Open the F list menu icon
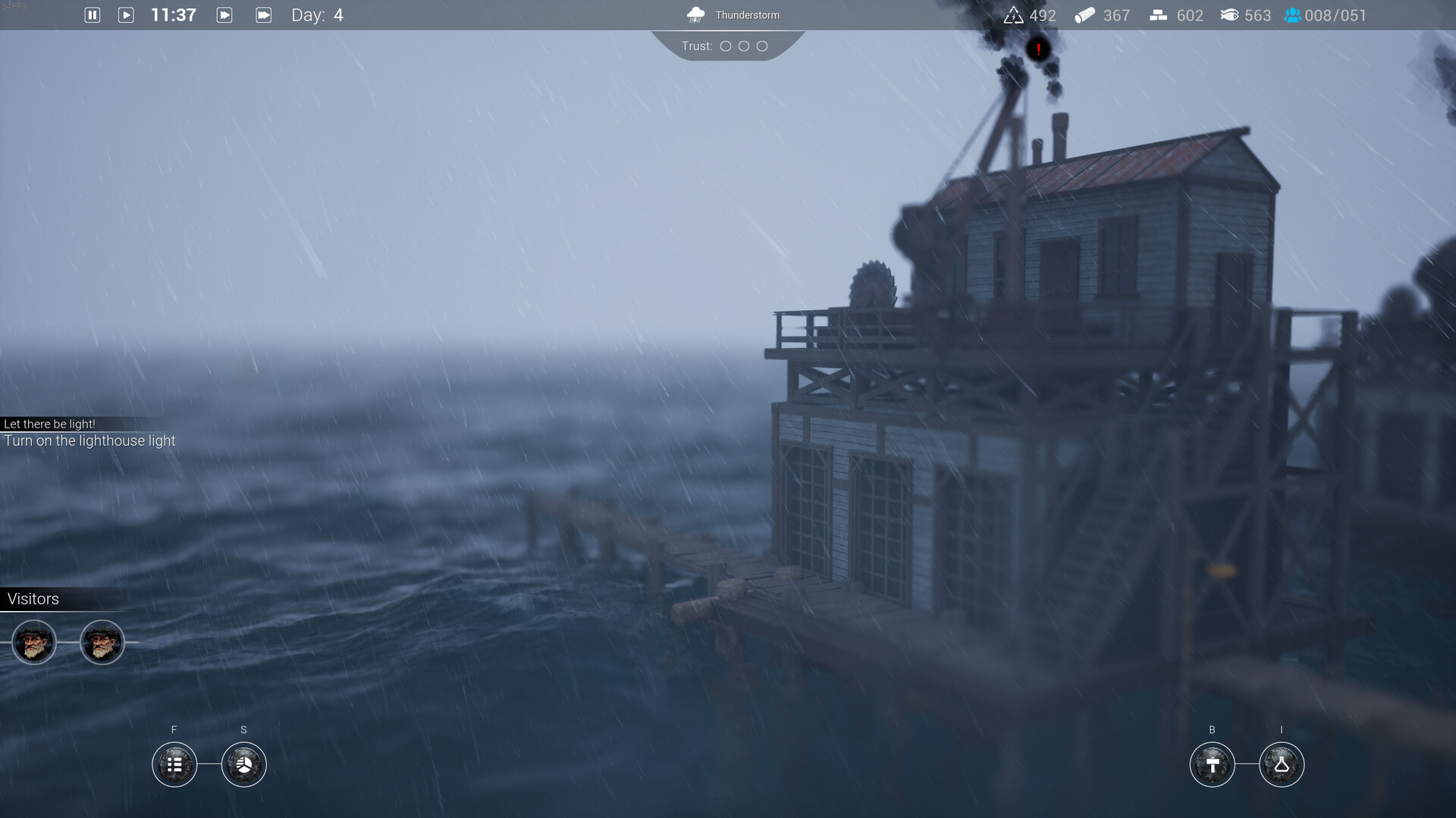This screenshot has width=1456, height=818. (x=174, y=764)
